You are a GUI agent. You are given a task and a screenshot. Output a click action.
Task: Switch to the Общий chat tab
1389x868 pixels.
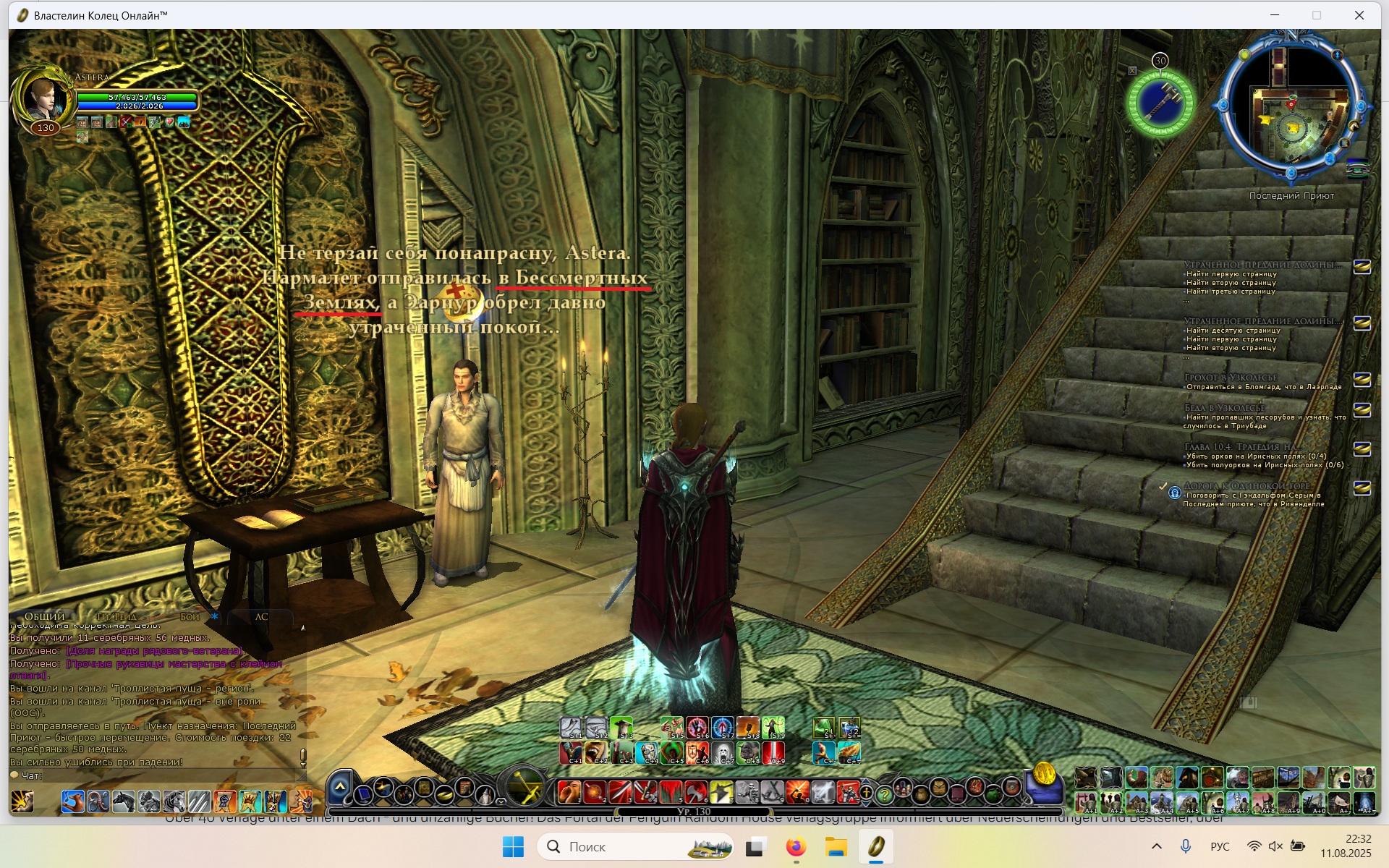point(45,616)
